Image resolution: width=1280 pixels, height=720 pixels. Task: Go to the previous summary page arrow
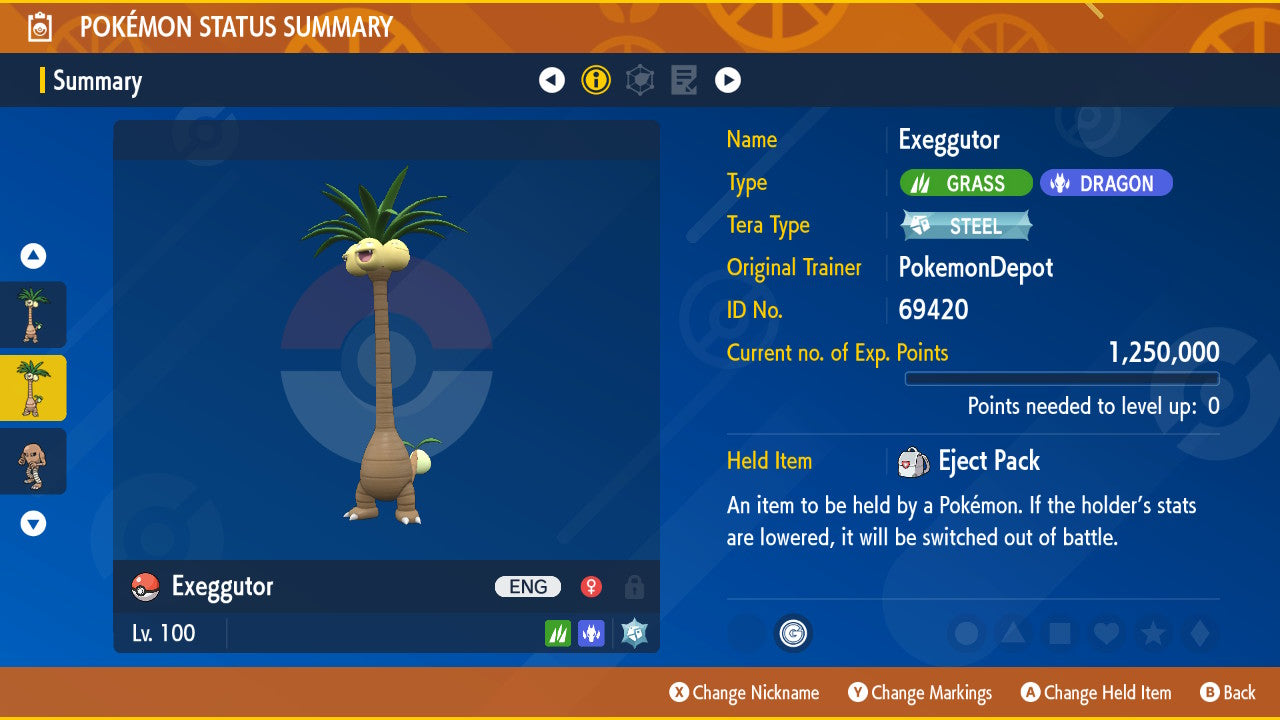tap(552, 80)
